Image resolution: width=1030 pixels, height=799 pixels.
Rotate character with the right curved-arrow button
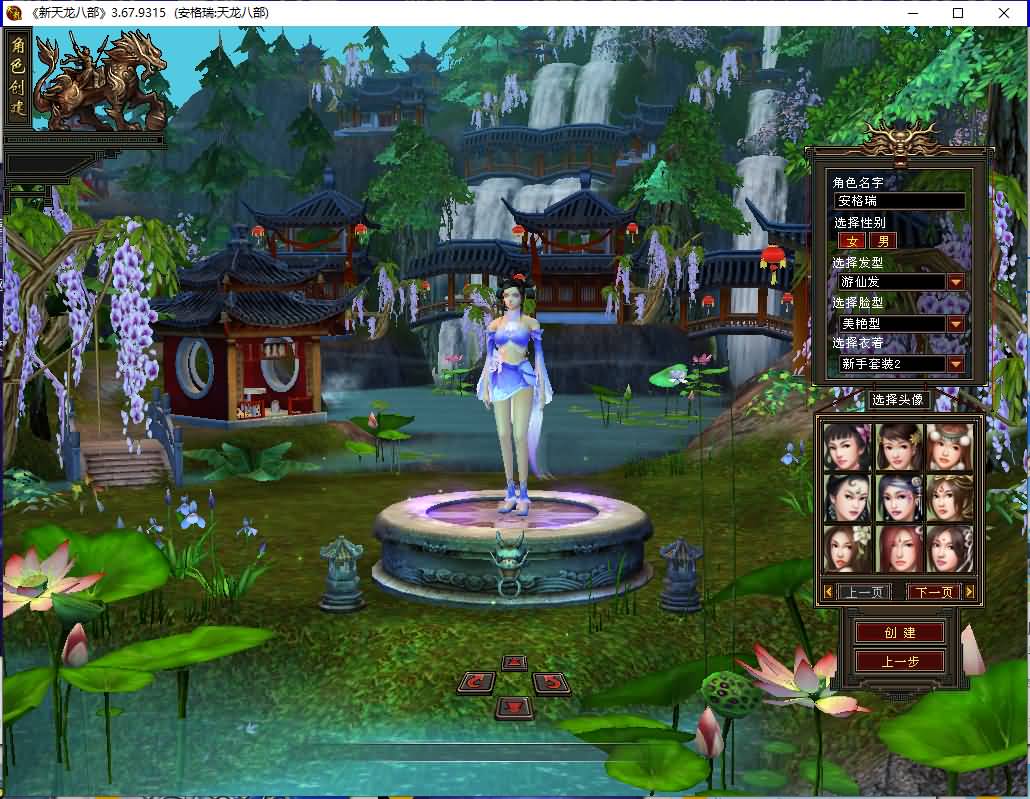(x=551, y=683)
